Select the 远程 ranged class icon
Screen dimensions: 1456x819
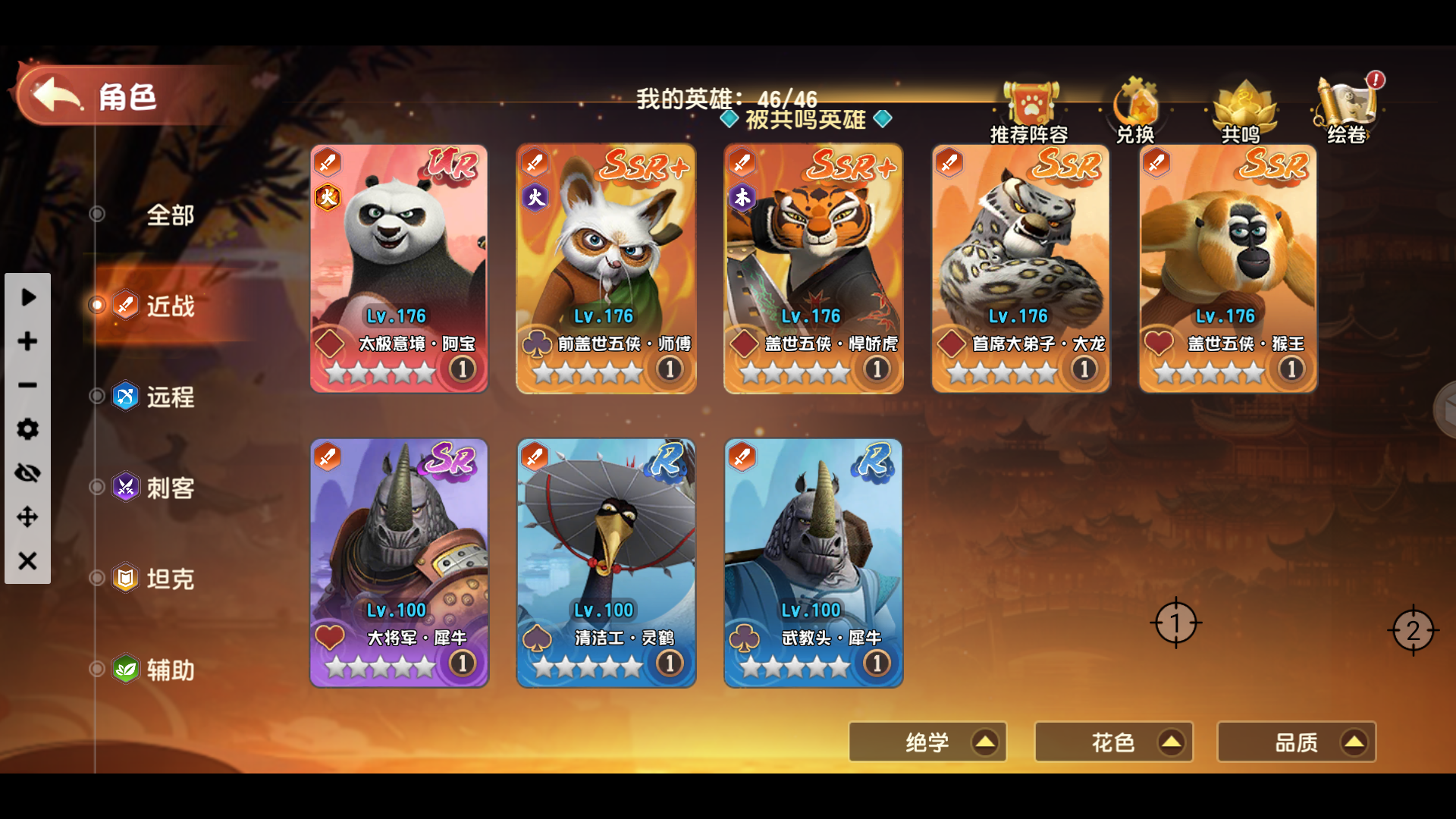(125, 397)
